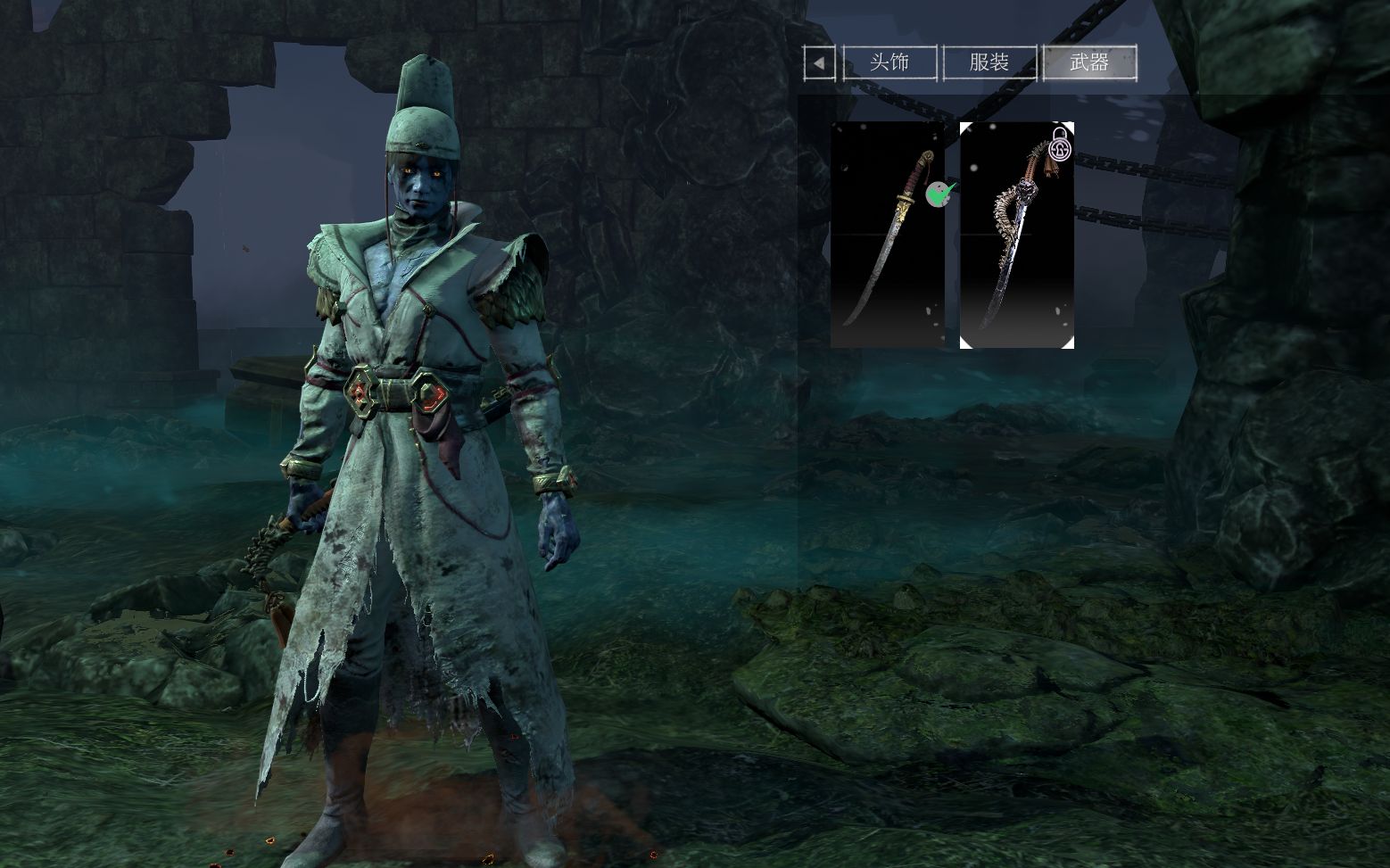
Task: Switch to the 头饰 tab
Action: [889, 62]
